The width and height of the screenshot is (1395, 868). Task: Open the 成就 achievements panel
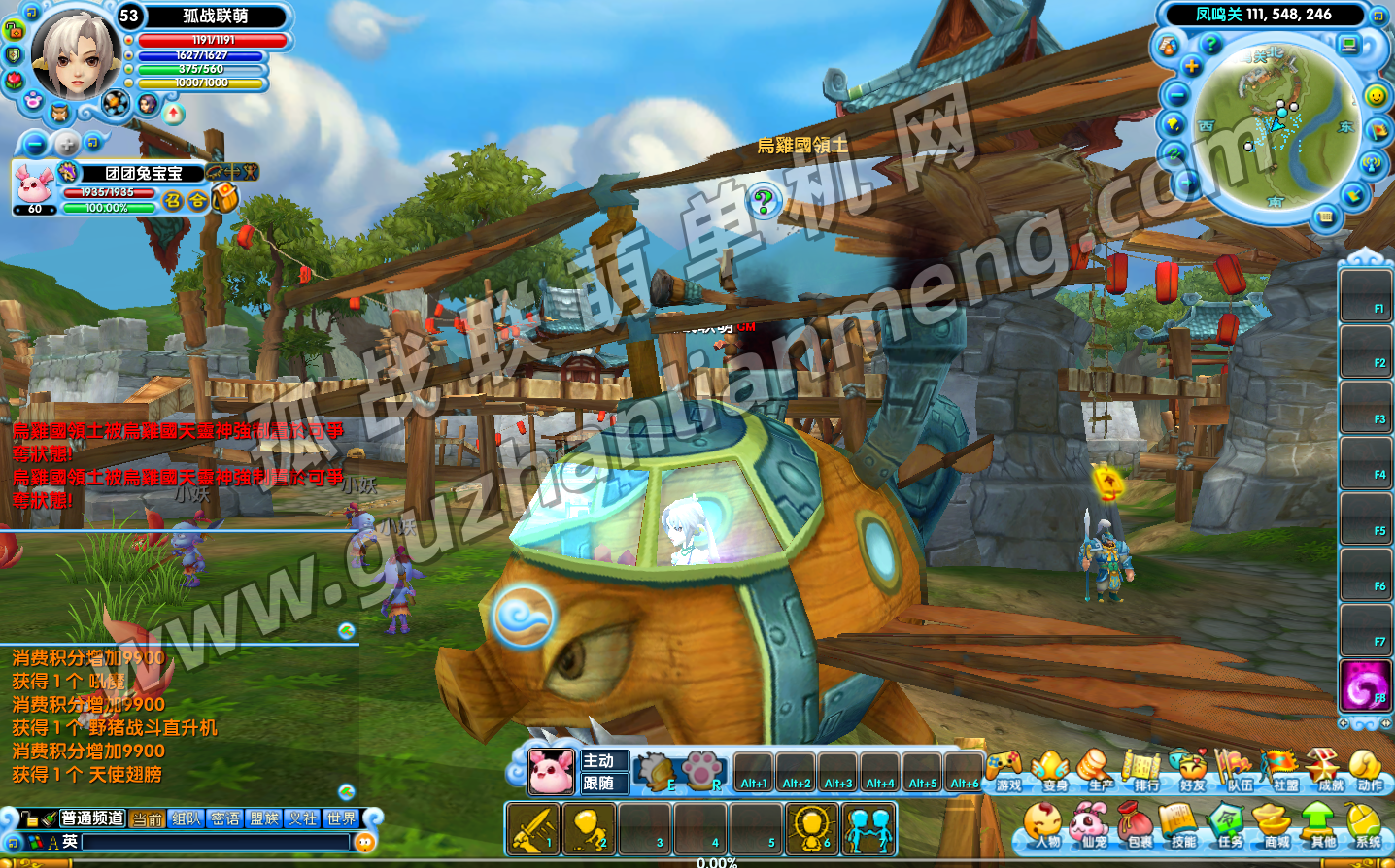pos(1326,769)
